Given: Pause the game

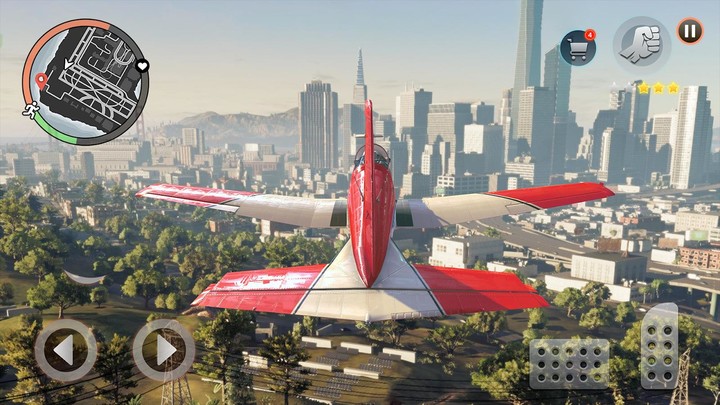Looking at the screenshot, I should pos(690,31).
